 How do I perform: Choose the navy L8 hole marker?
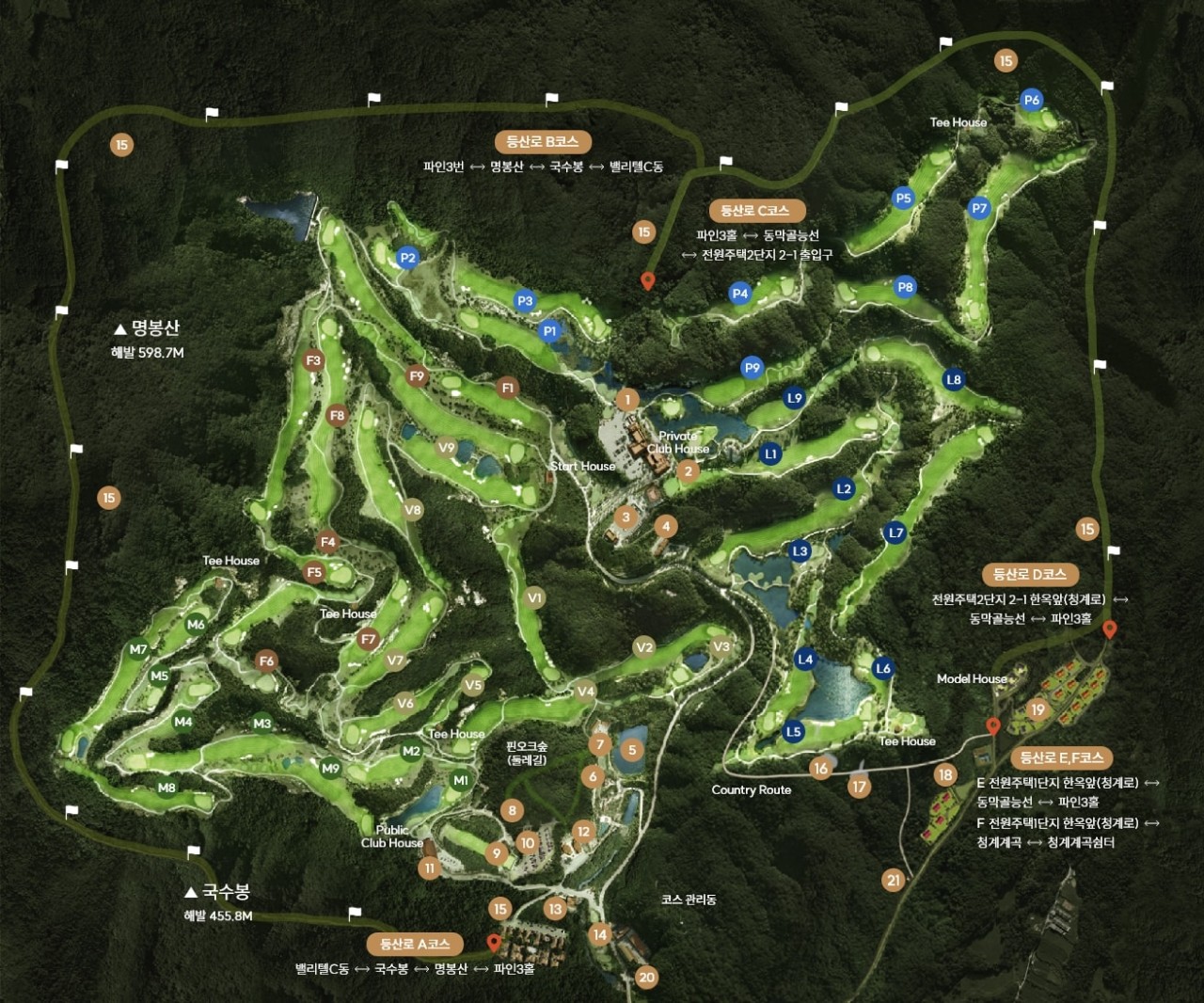[x=954, y=379]
